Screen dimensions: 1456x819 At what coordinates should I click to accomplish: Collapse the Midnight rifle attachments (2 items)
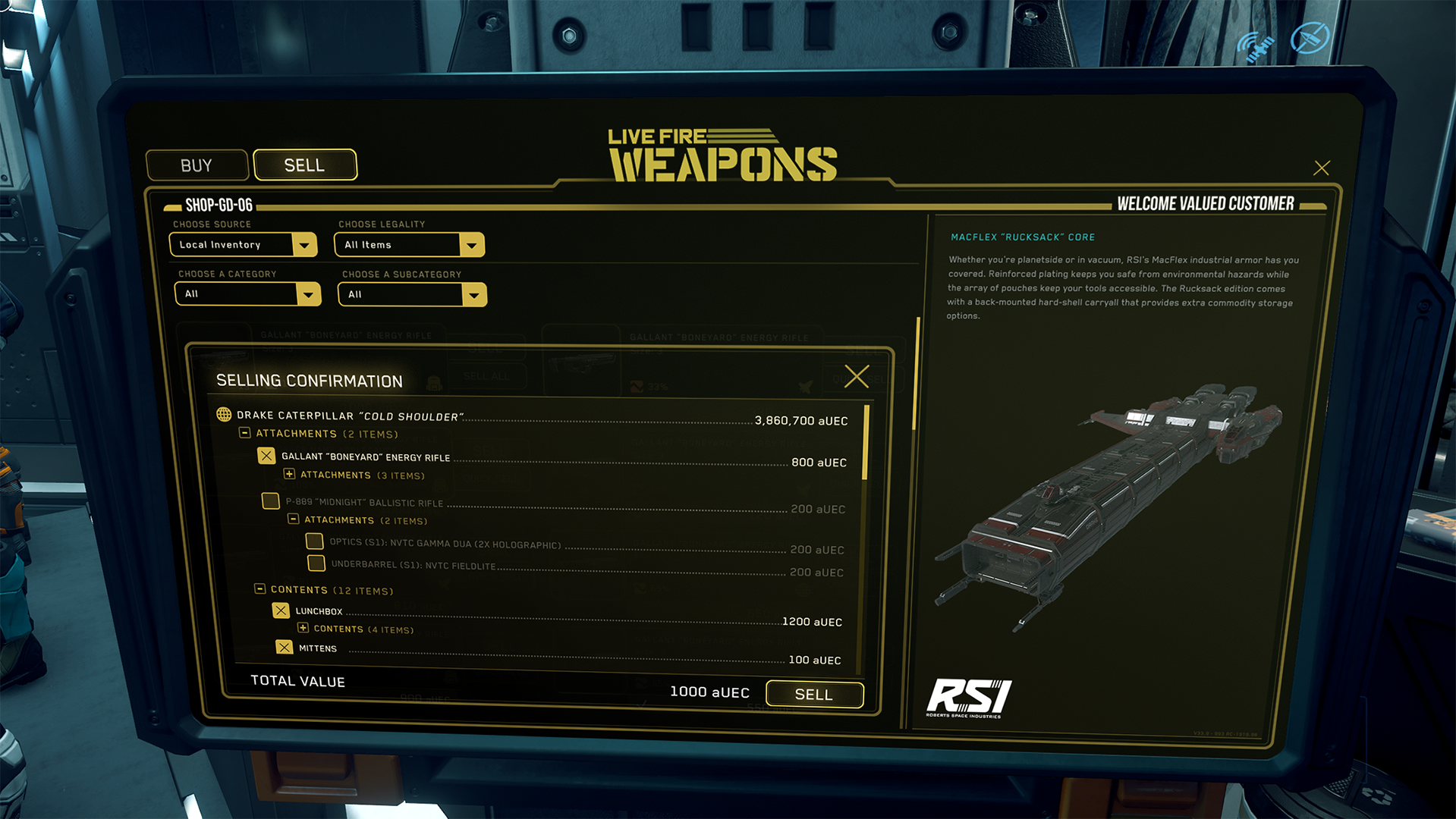[x=293, y=519]
